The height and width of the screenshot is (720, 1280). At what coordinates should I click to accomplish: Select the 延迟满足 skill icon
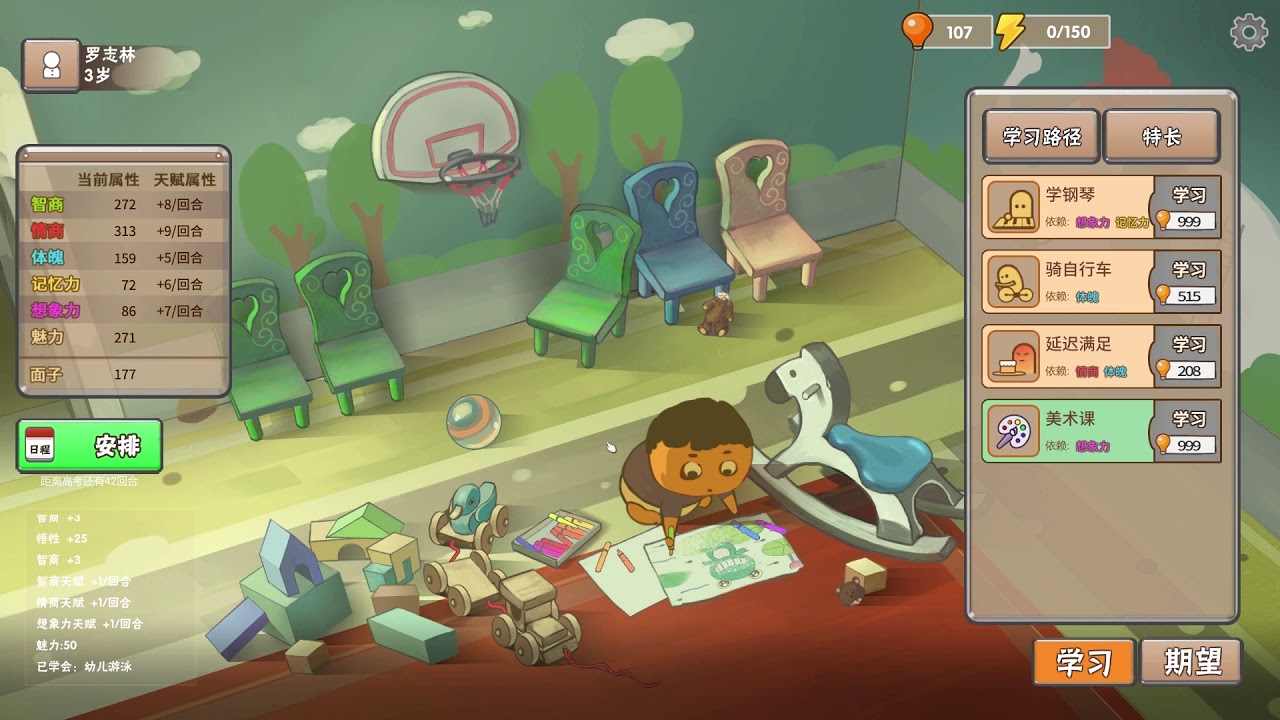(1013, 357)
